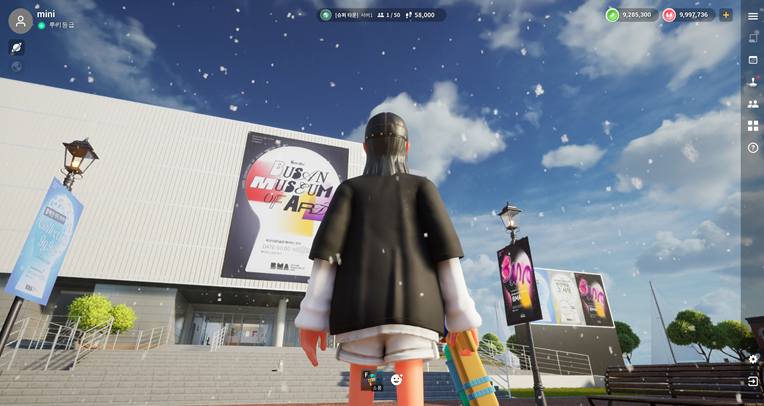Exit using the door arrow icon
764x406 pixels.
pos(753,381)
